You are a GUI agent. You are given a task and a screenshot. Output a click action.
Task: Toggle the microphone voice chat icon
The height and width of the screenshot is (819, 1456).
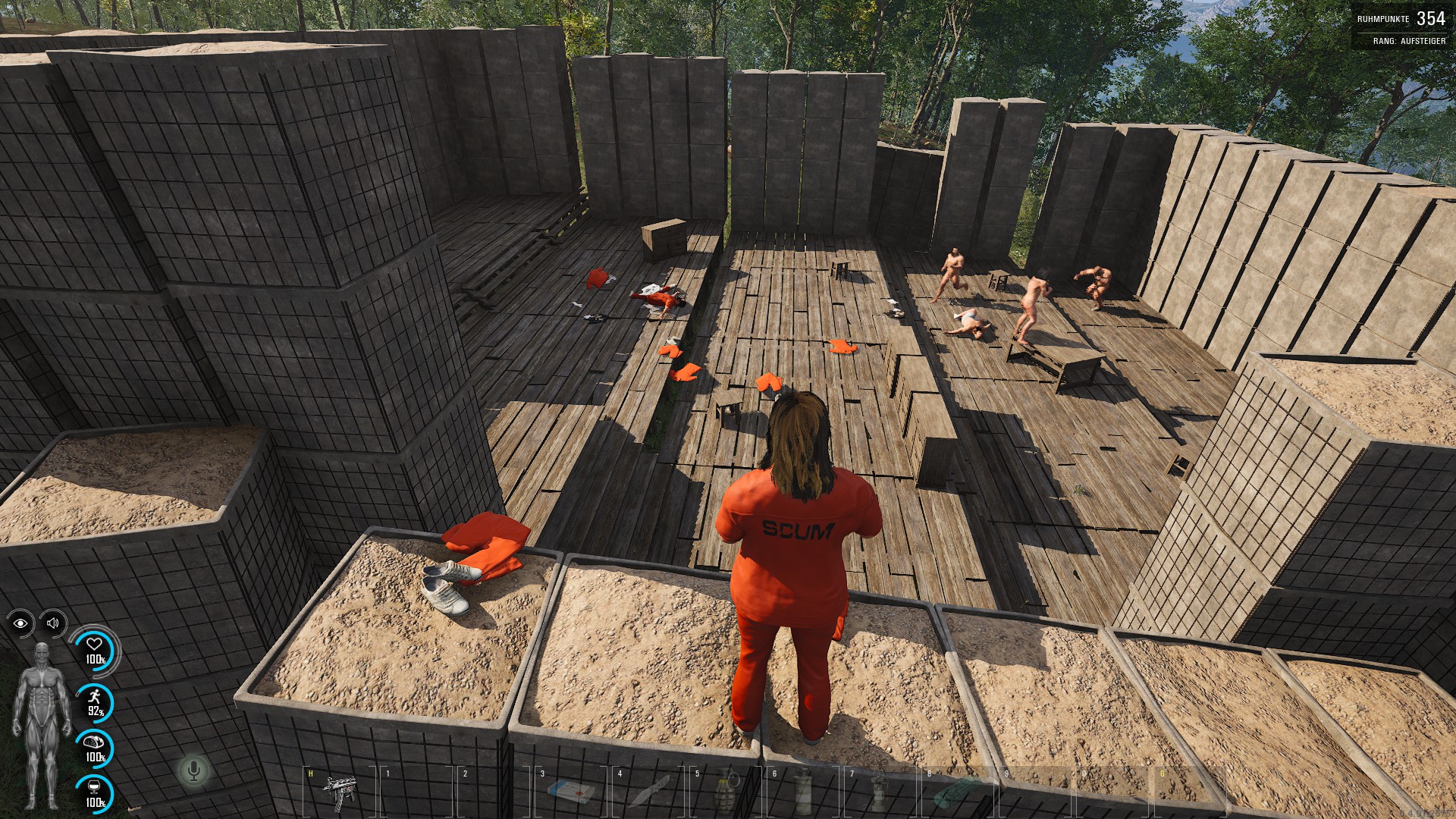[x=193, y=771]
